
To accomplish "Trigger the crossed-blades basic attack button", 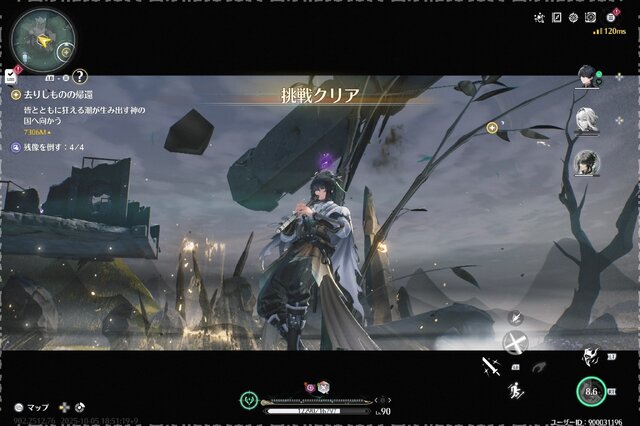I will [515, 343].
